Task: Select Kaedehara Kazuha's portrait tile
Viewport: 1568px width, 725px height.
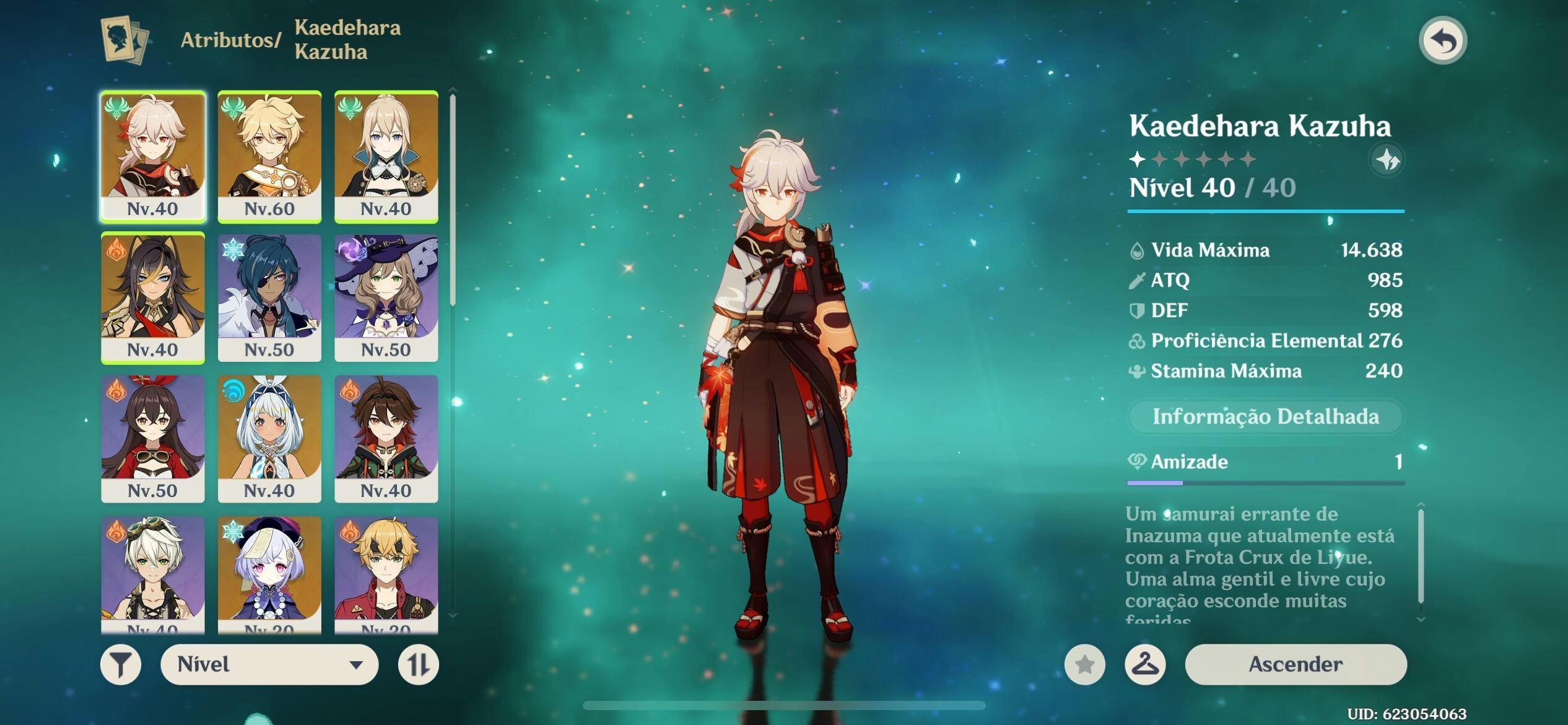Action: pyautogui.click(x=153, y=156)
